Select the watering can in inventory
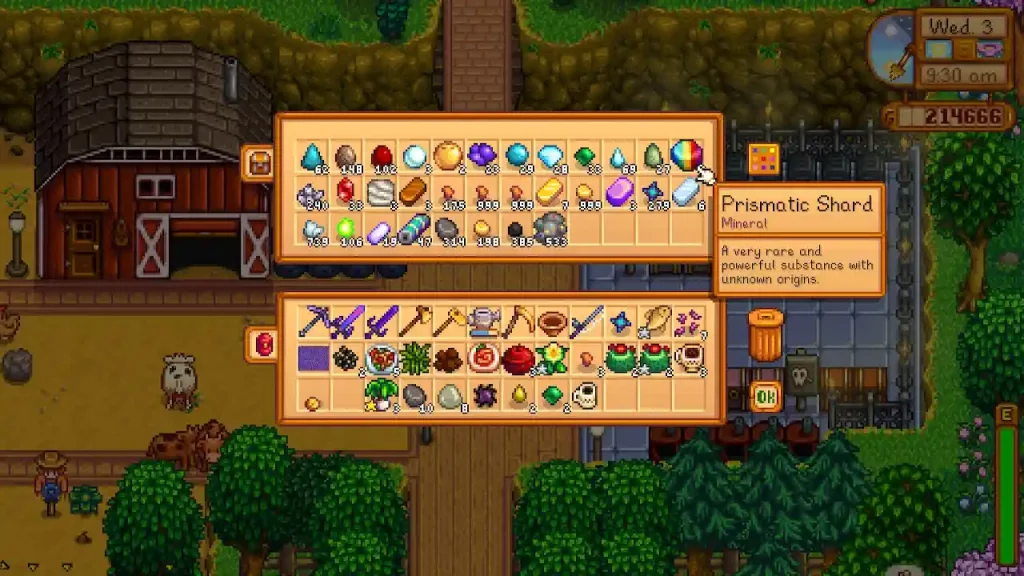Viewport: 1024px width, 576px height. (x=482, y=322)
